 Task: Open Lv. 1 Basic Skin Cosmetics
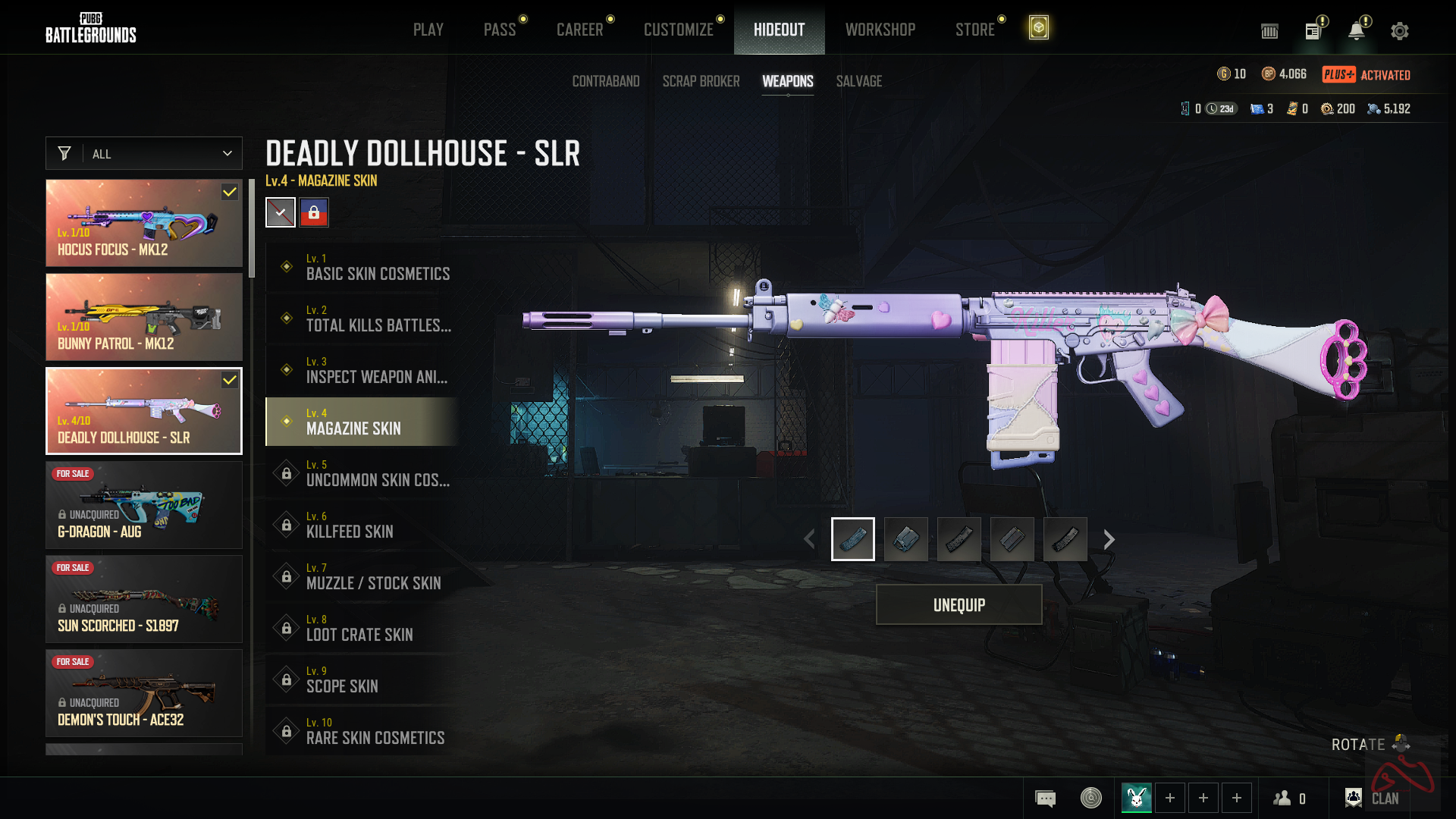(x=362, y=268)
